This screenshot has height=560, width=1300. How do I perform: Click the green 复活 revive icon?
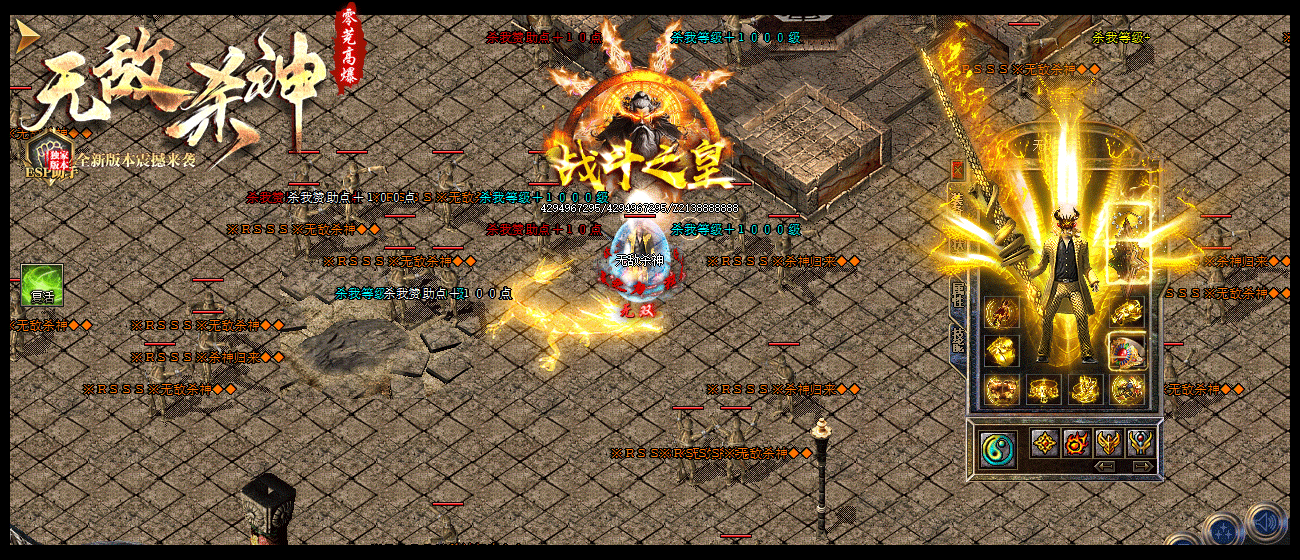[42, 285]
